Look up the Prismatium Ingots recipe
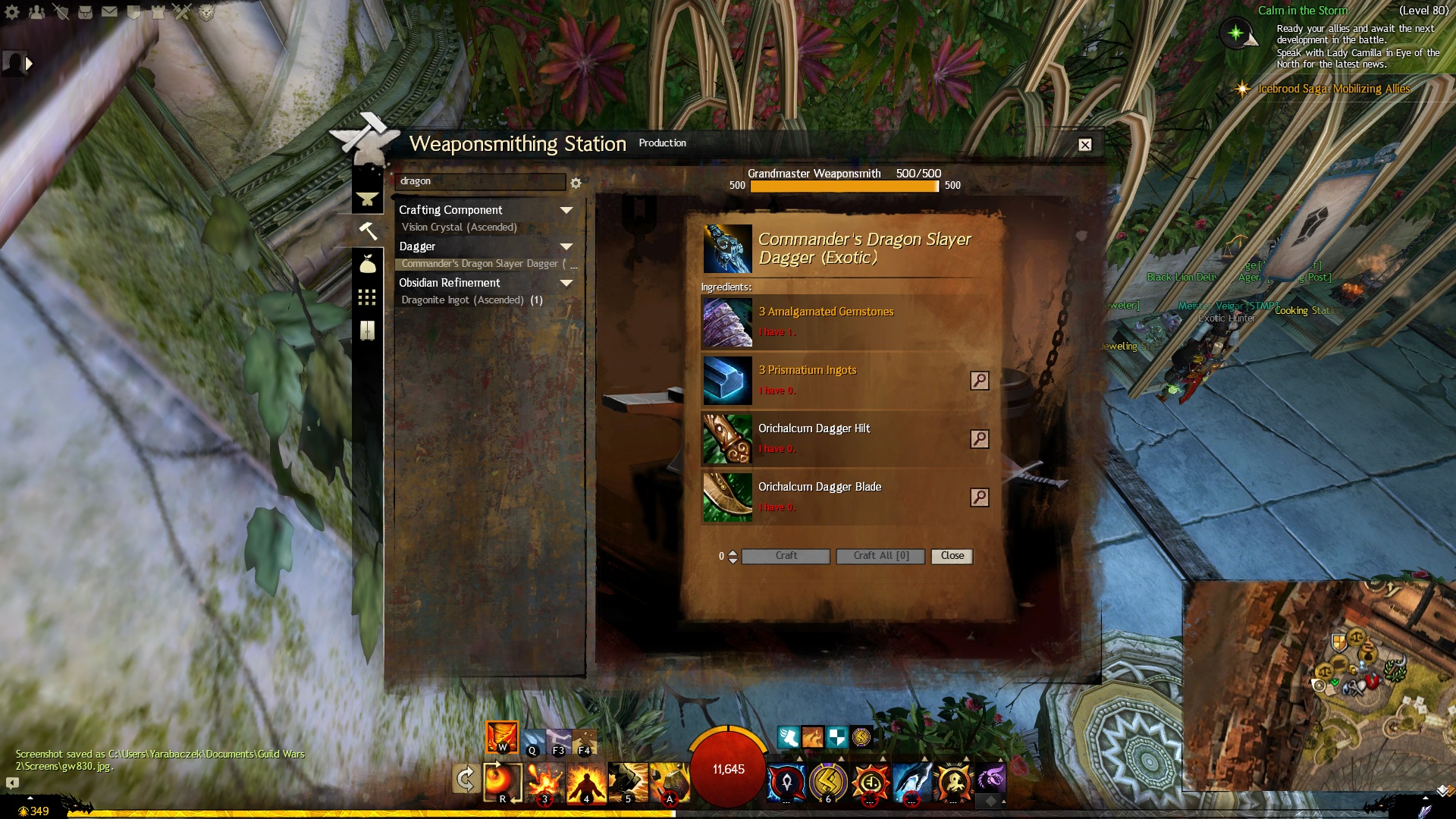This screenshot has width=1456, height=819. click(x=980, y=381)
